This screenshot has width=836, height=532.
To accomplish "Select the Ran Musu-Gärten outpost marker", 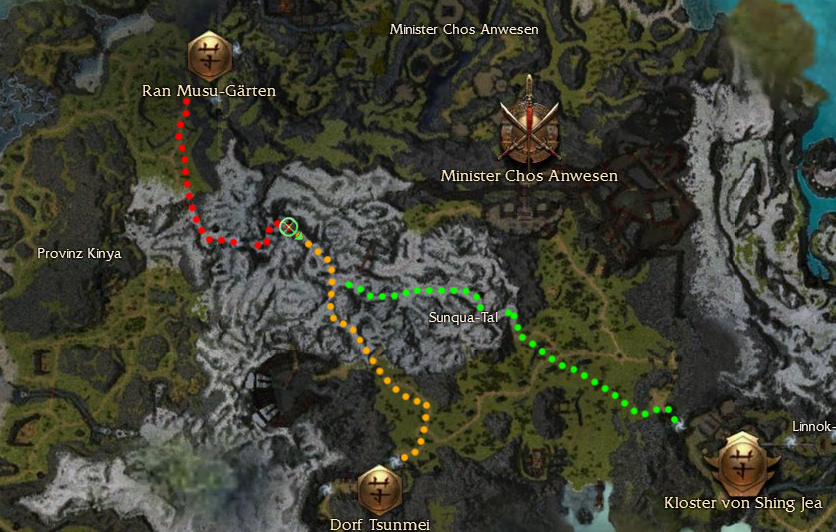I will tap(210, 53).
